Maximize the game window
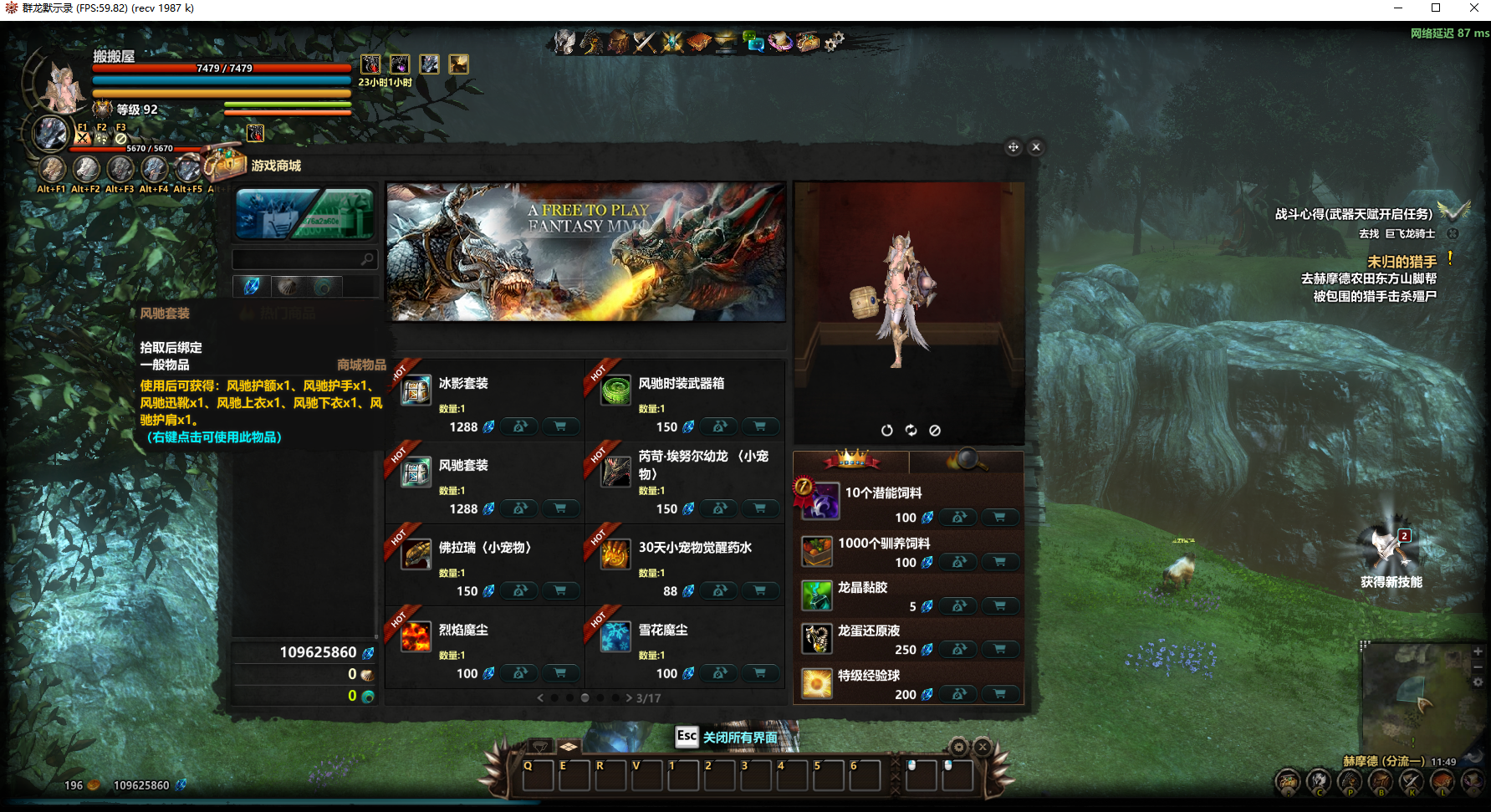 coord(1436,8)
